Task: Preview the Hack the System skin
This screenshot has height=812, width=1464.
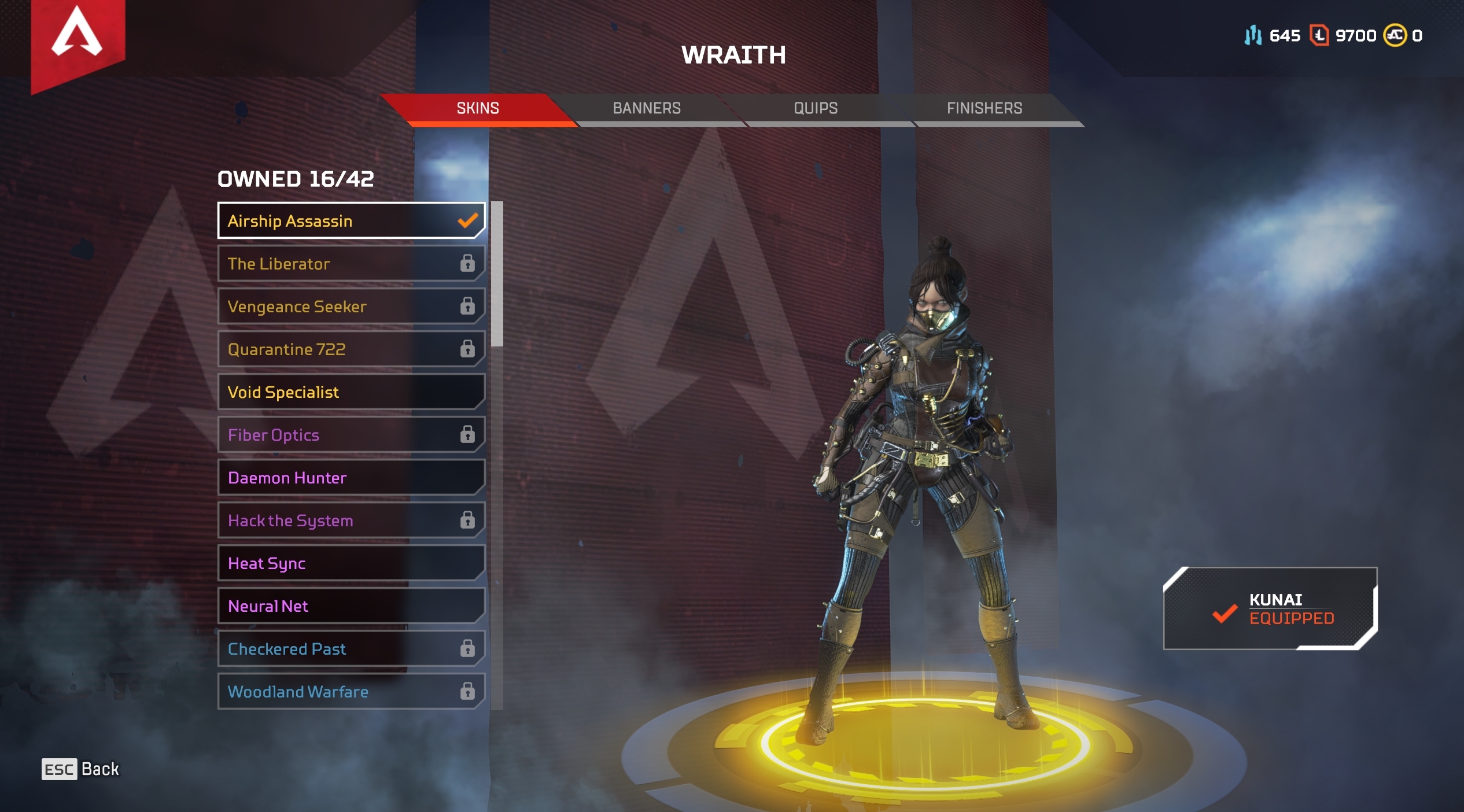Action: point(351,520)
